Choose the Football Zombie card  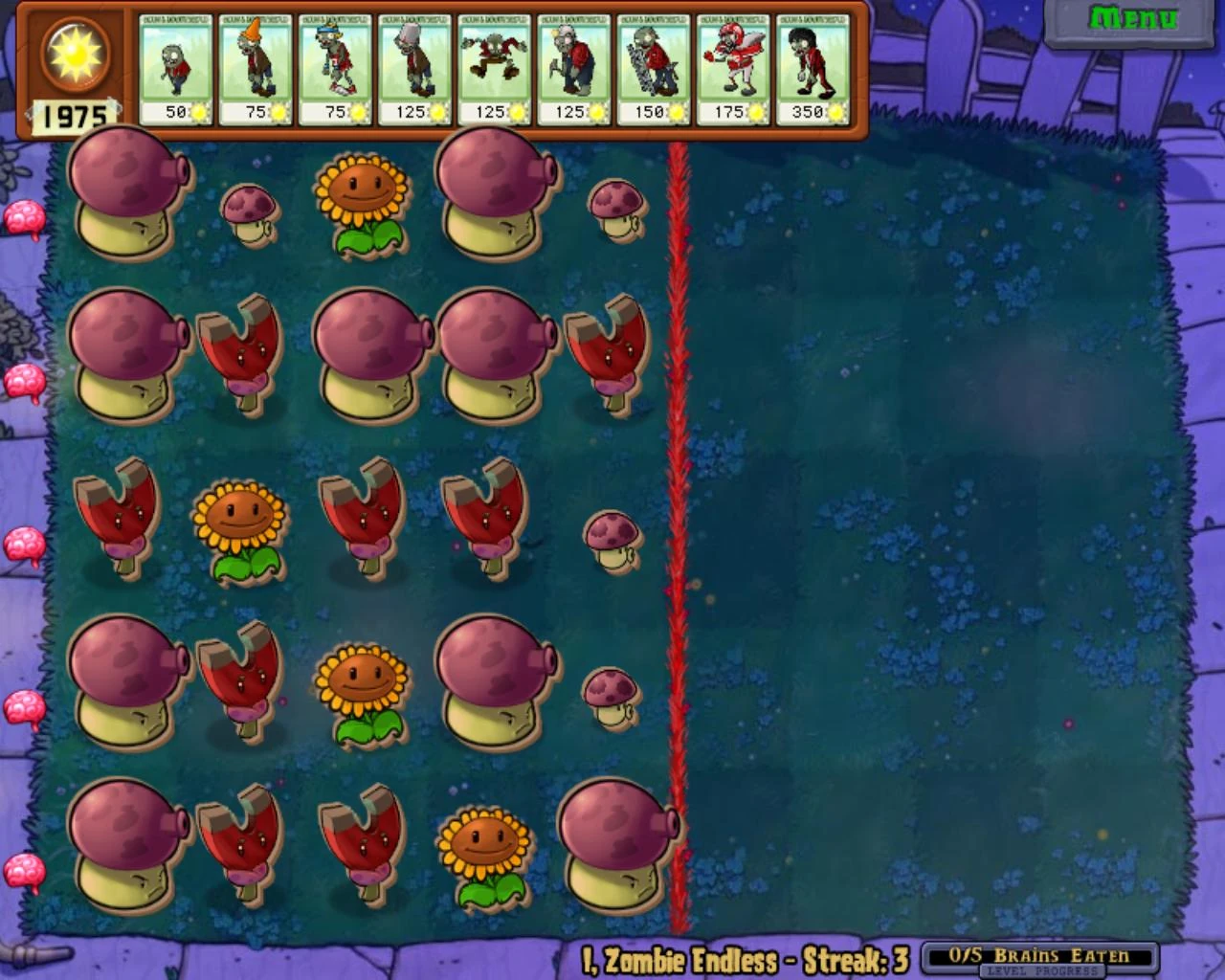(733, 67)
